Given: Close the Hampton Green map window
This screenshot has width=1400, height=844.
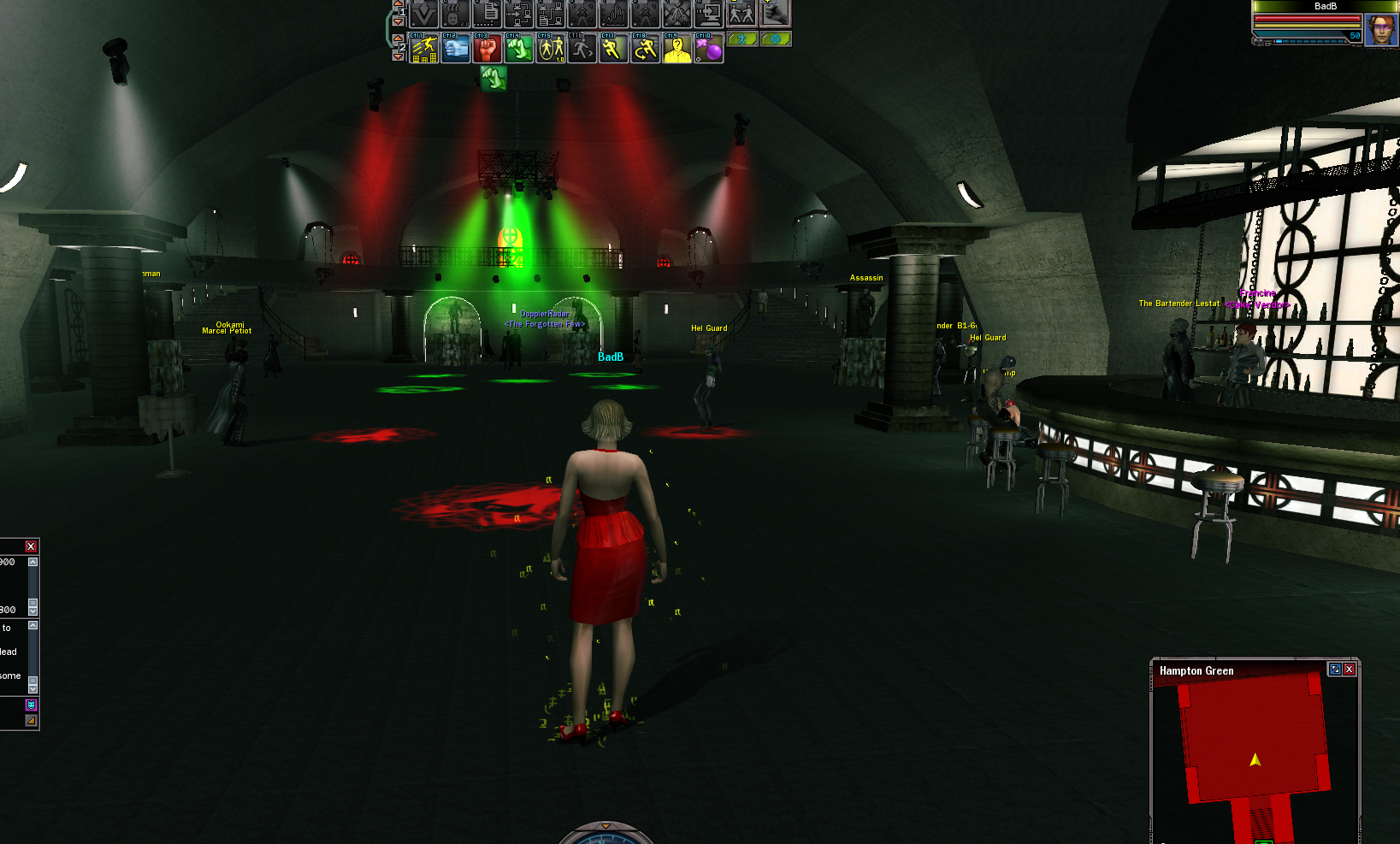Looking at the screenshot, I should (1350, 670).
